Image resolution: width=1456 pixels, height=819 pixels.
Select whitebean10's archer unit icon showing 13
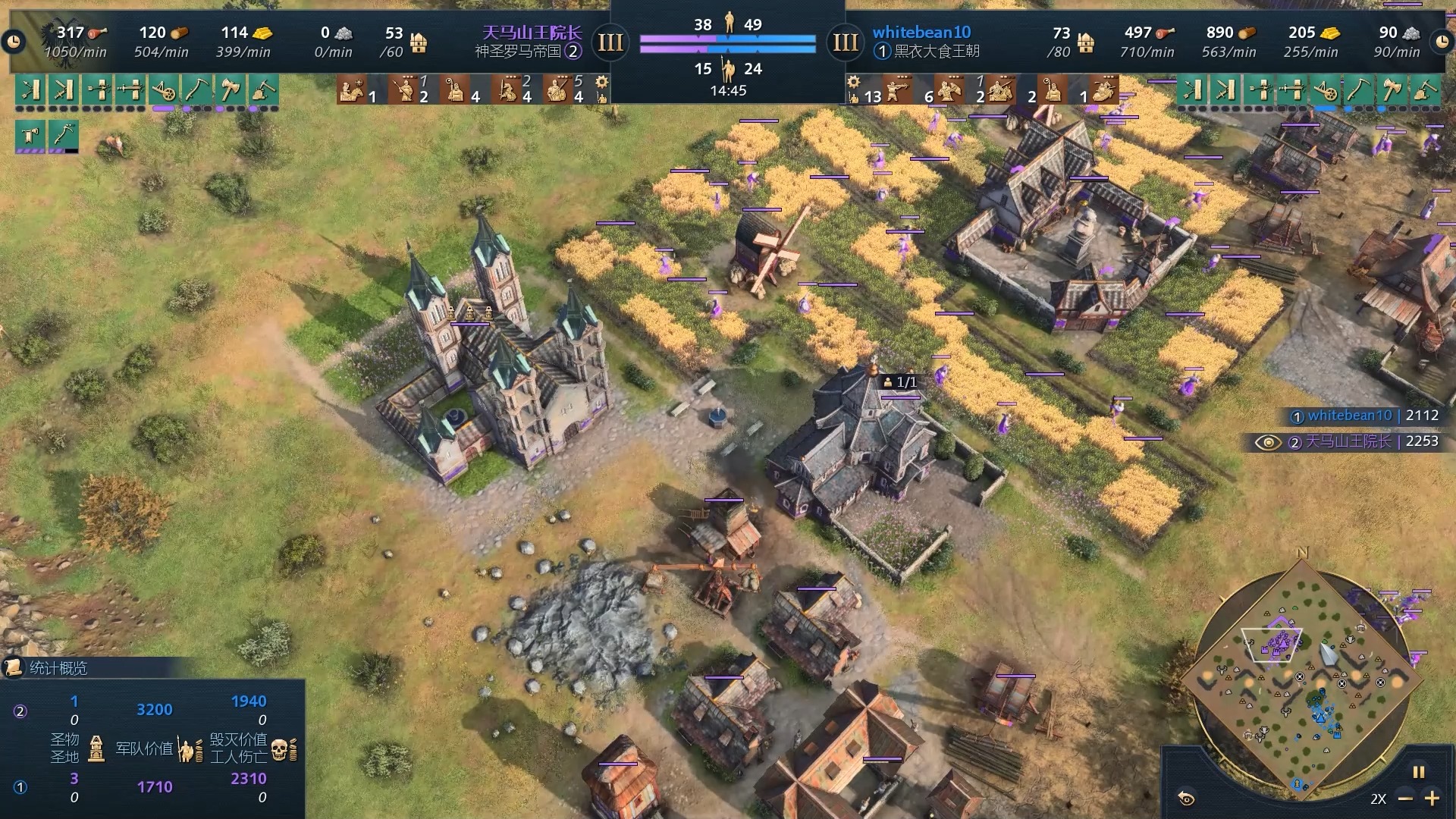(x=897, y=90)
